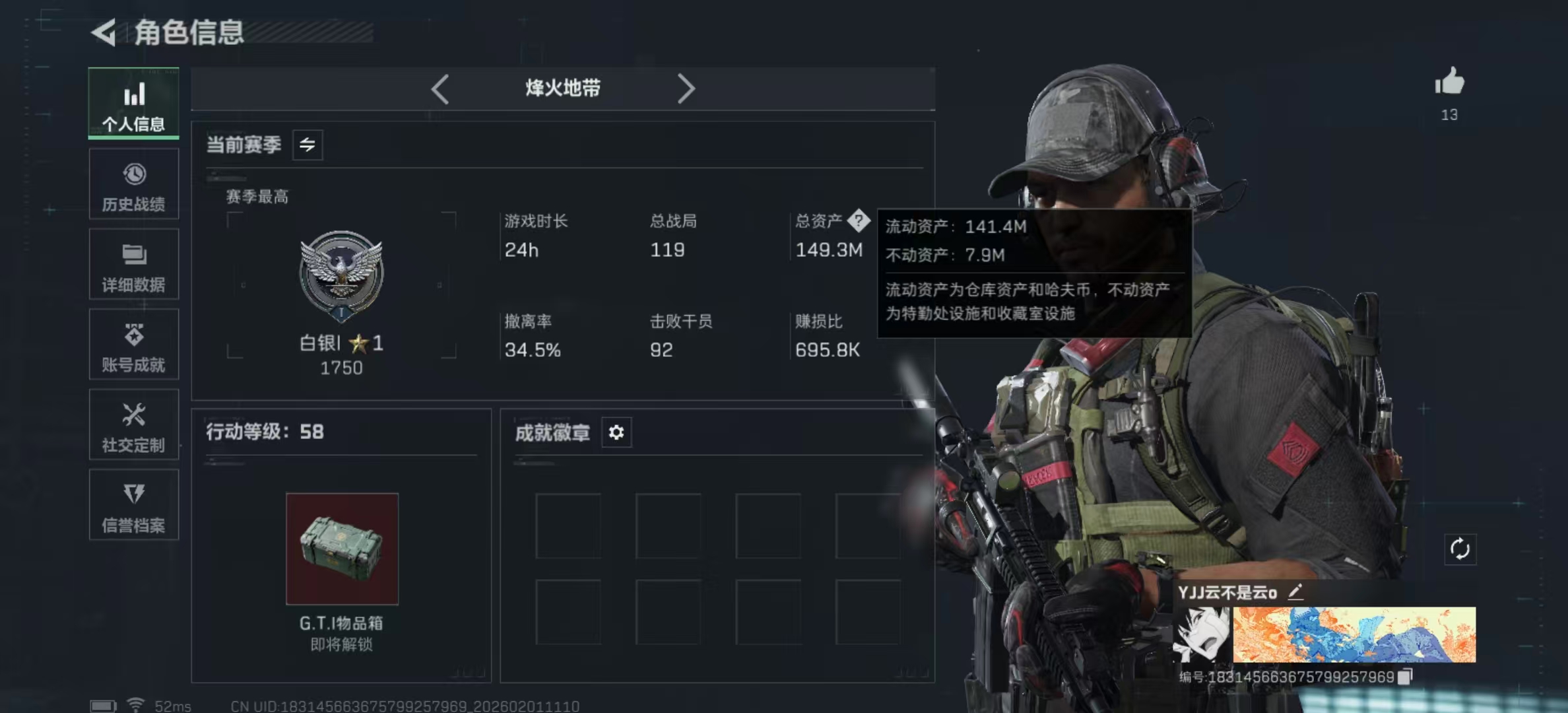Open the G.T.I物品箱 reward crate
The image size is (1568, 713).
342,547
